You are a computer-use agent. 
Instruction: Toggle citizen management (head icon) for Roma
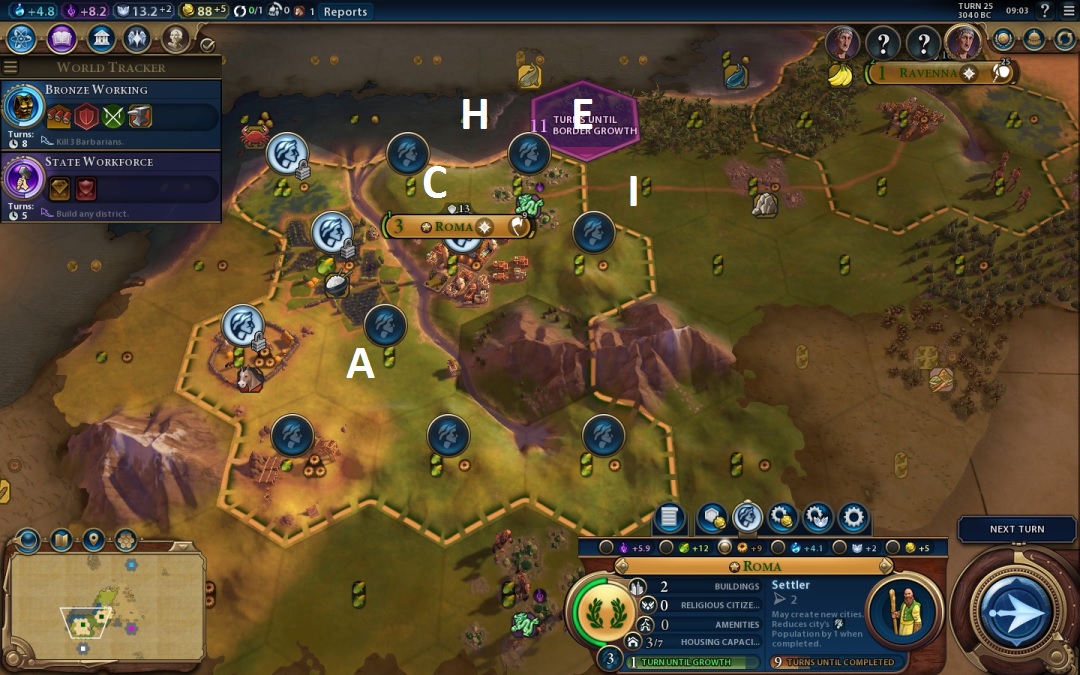[x=747, y=517]
